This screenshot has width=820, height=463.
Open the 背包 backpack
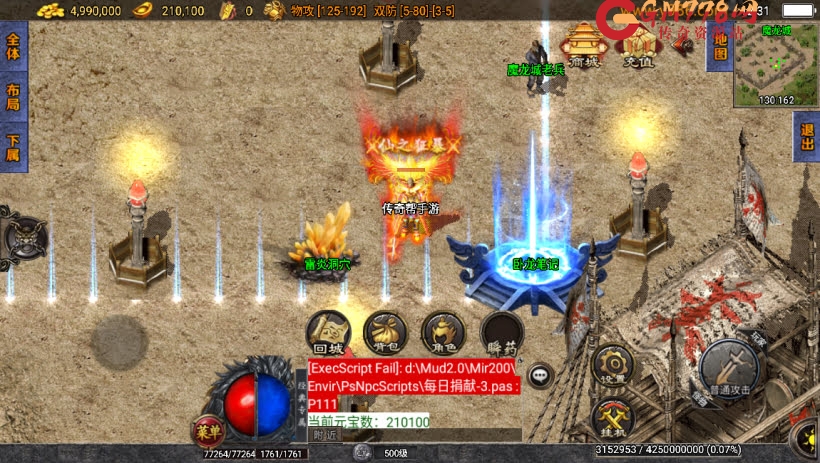(x=386, y=332)
